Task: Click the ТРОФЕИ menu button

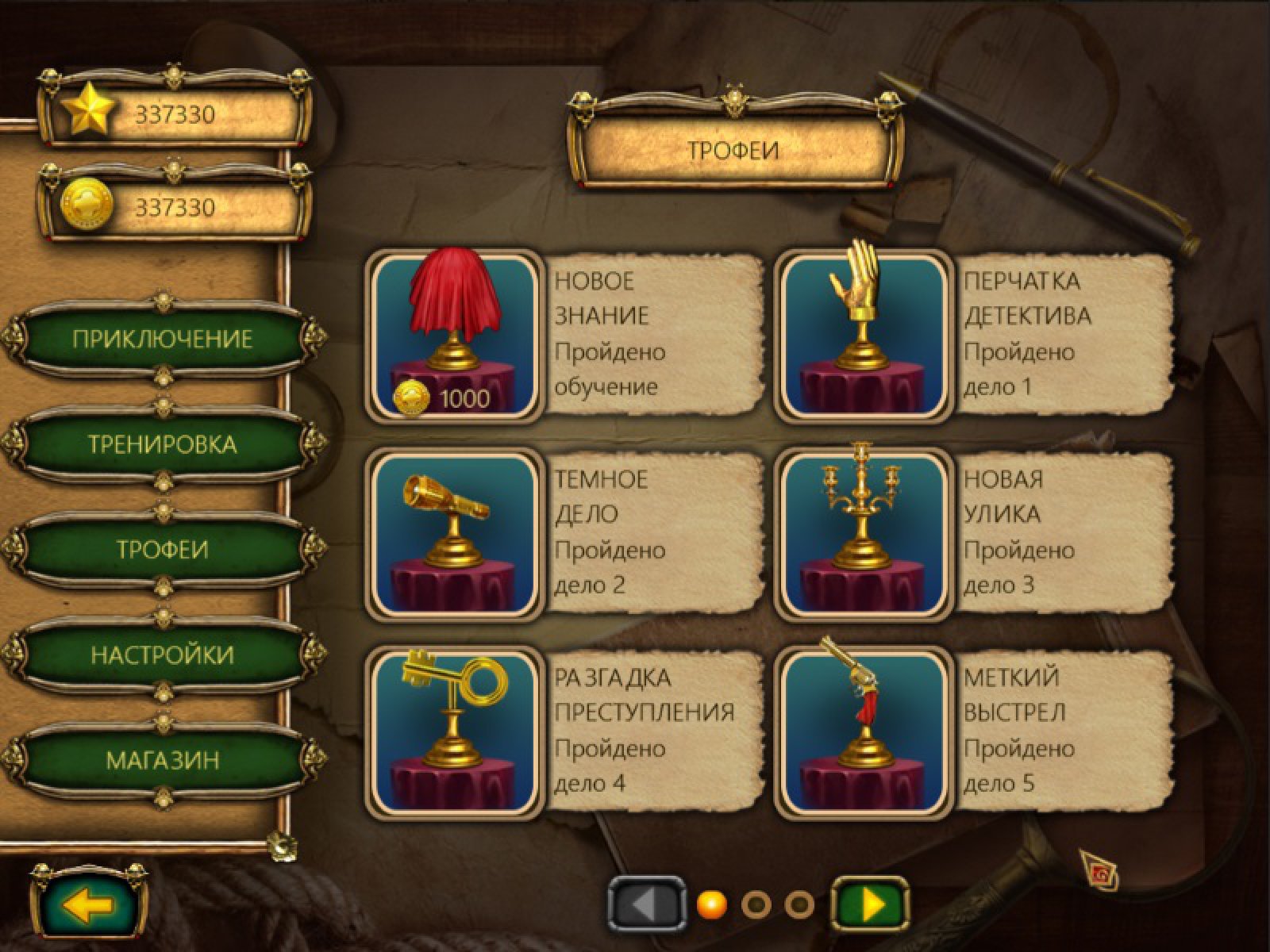Action: 162,550
